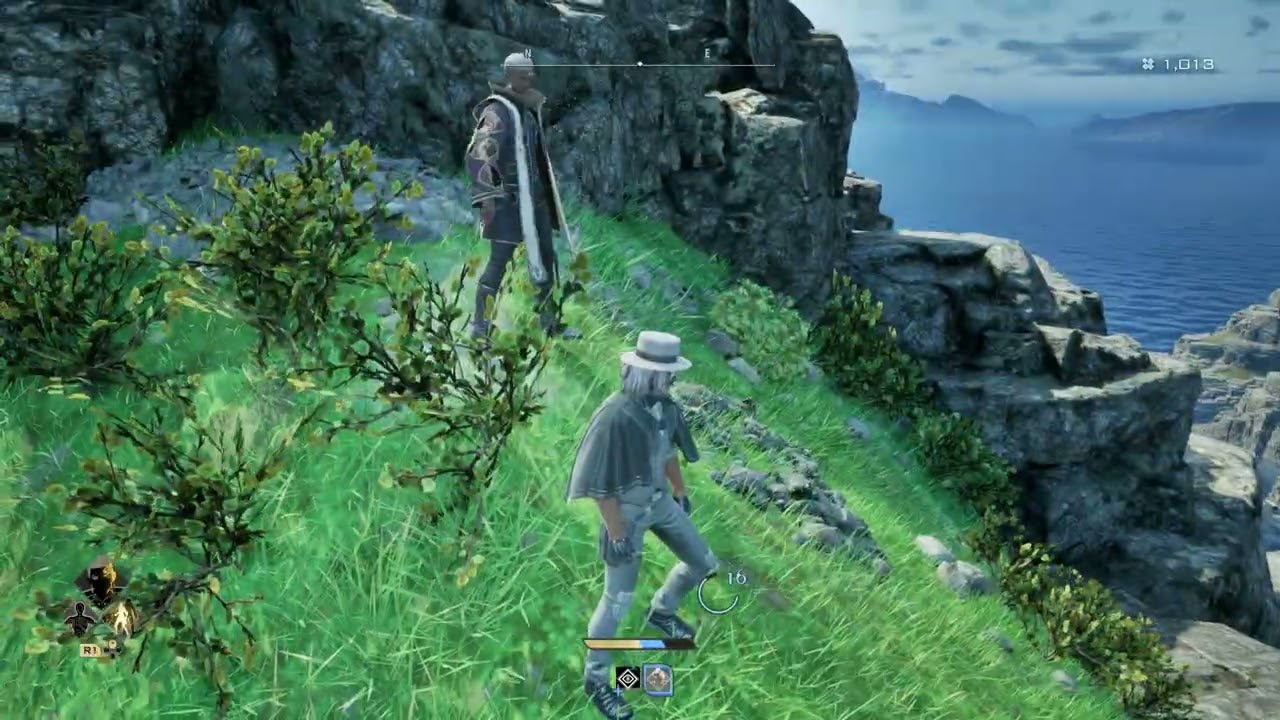1280x720 pixels.
Task: Toggle the plus marker under the hotbar
Action: [619, 691]
